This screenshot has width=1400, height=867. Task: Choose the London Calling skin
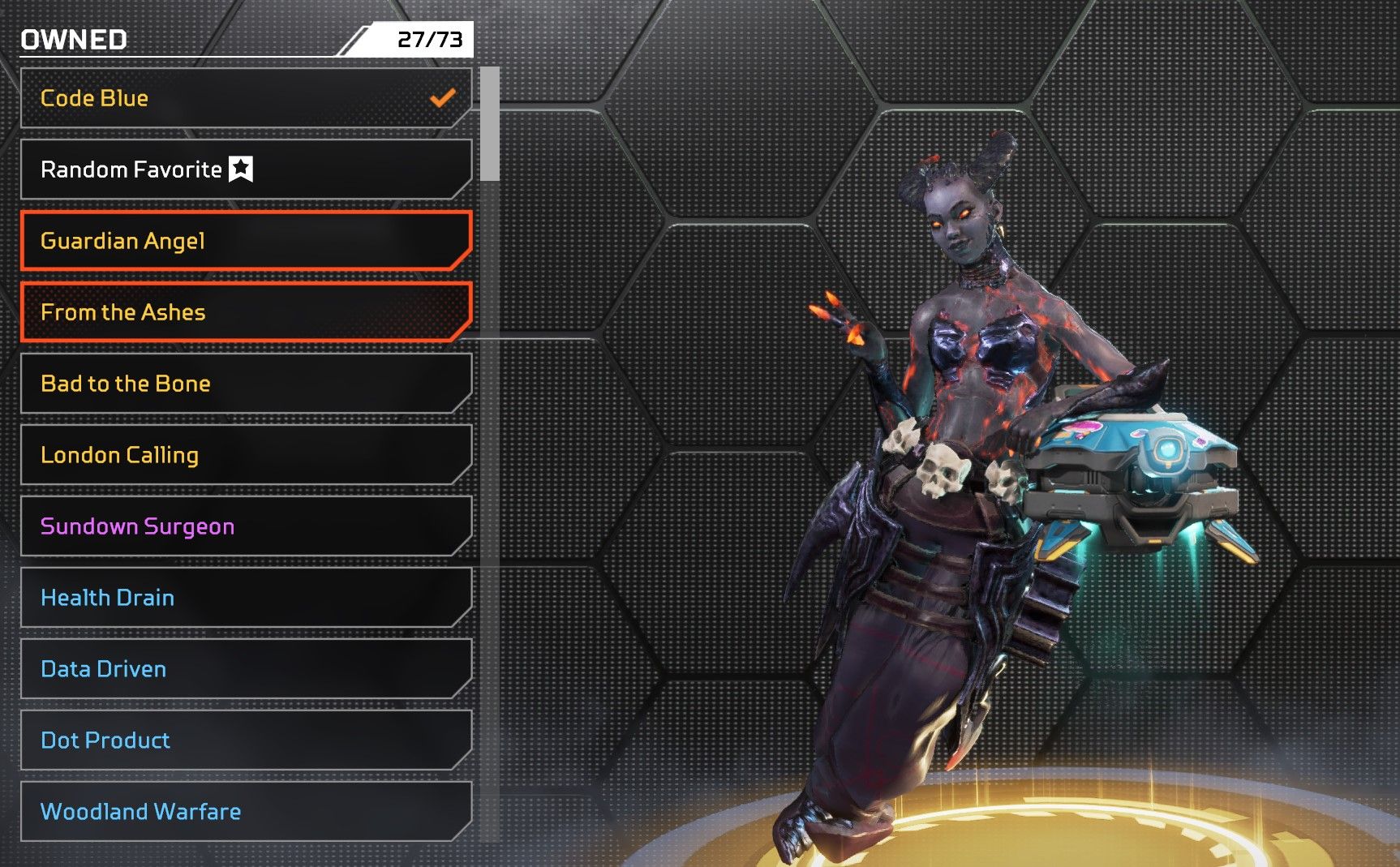pyautogui.click(x=245, y=455)
